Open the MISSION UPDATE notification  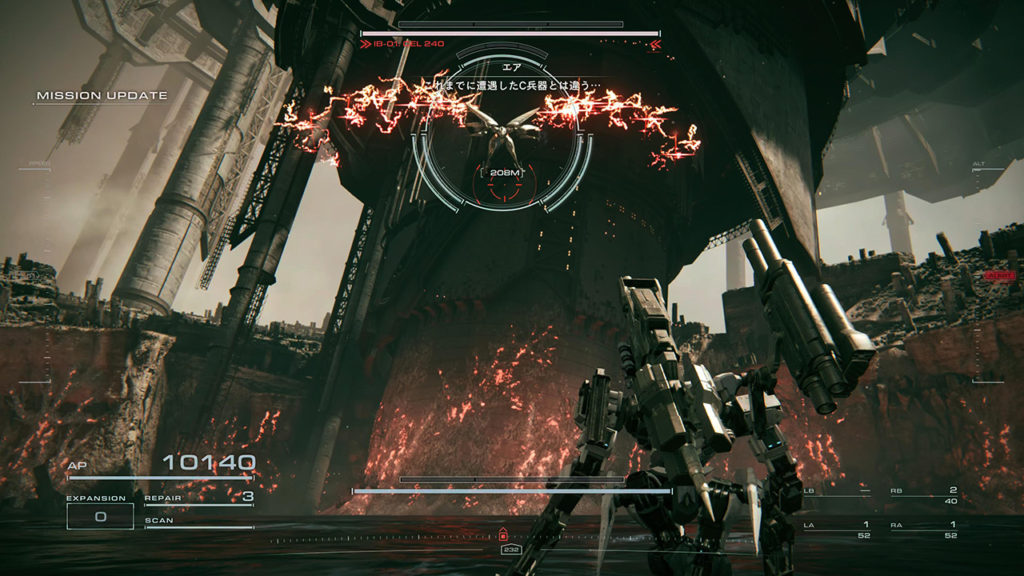[101, 96]
